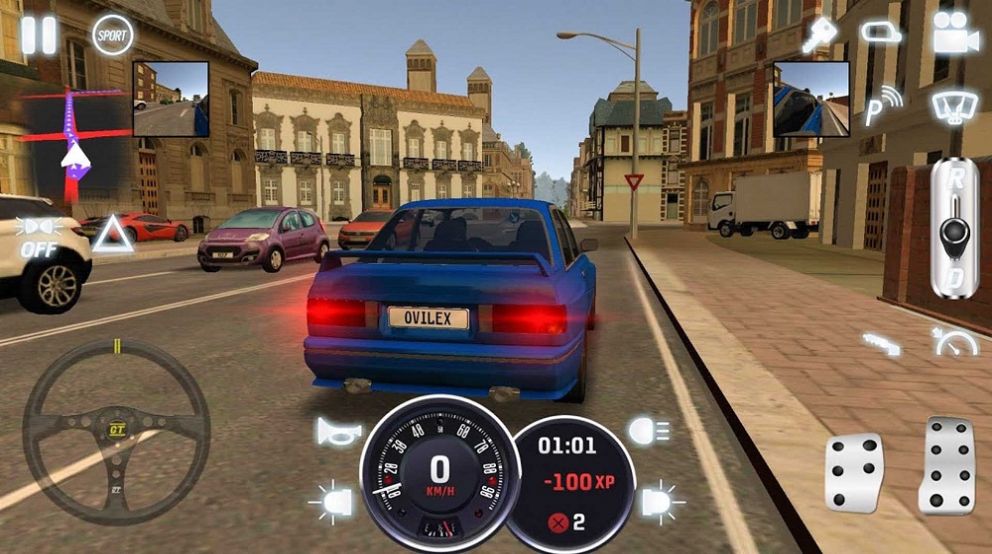Honk the horn
992x554 pixels.
pyautogui.click(x=338, y=431)
